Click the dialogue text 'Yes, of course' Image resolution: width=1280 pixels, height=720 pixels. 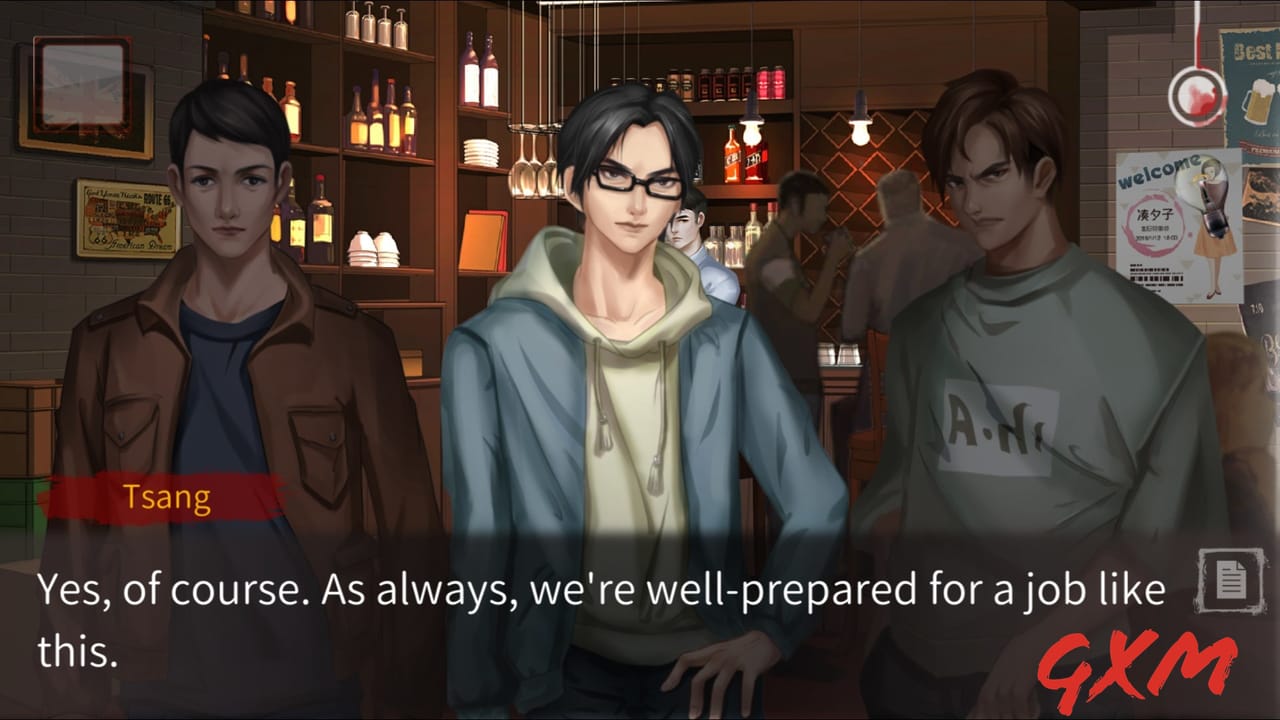(x=160, y=590)
